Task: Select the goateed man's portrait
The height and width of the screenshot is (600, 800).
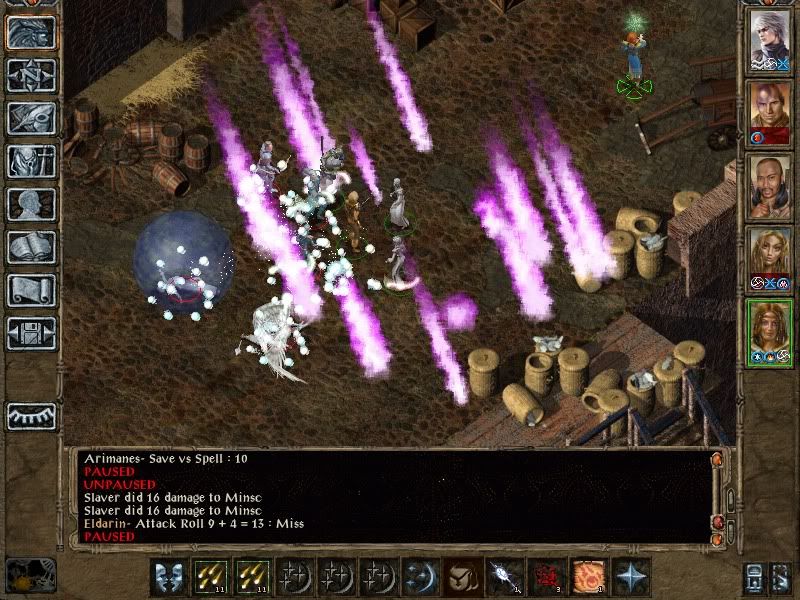Action: tap(771, 186)
